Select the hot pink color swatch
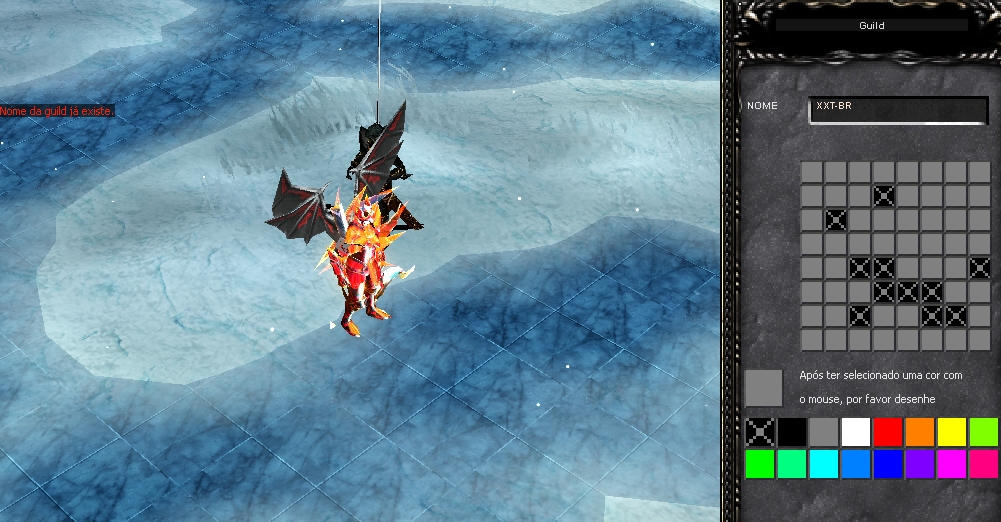Viewport: 1001px width, 522px height. (984, 464)
